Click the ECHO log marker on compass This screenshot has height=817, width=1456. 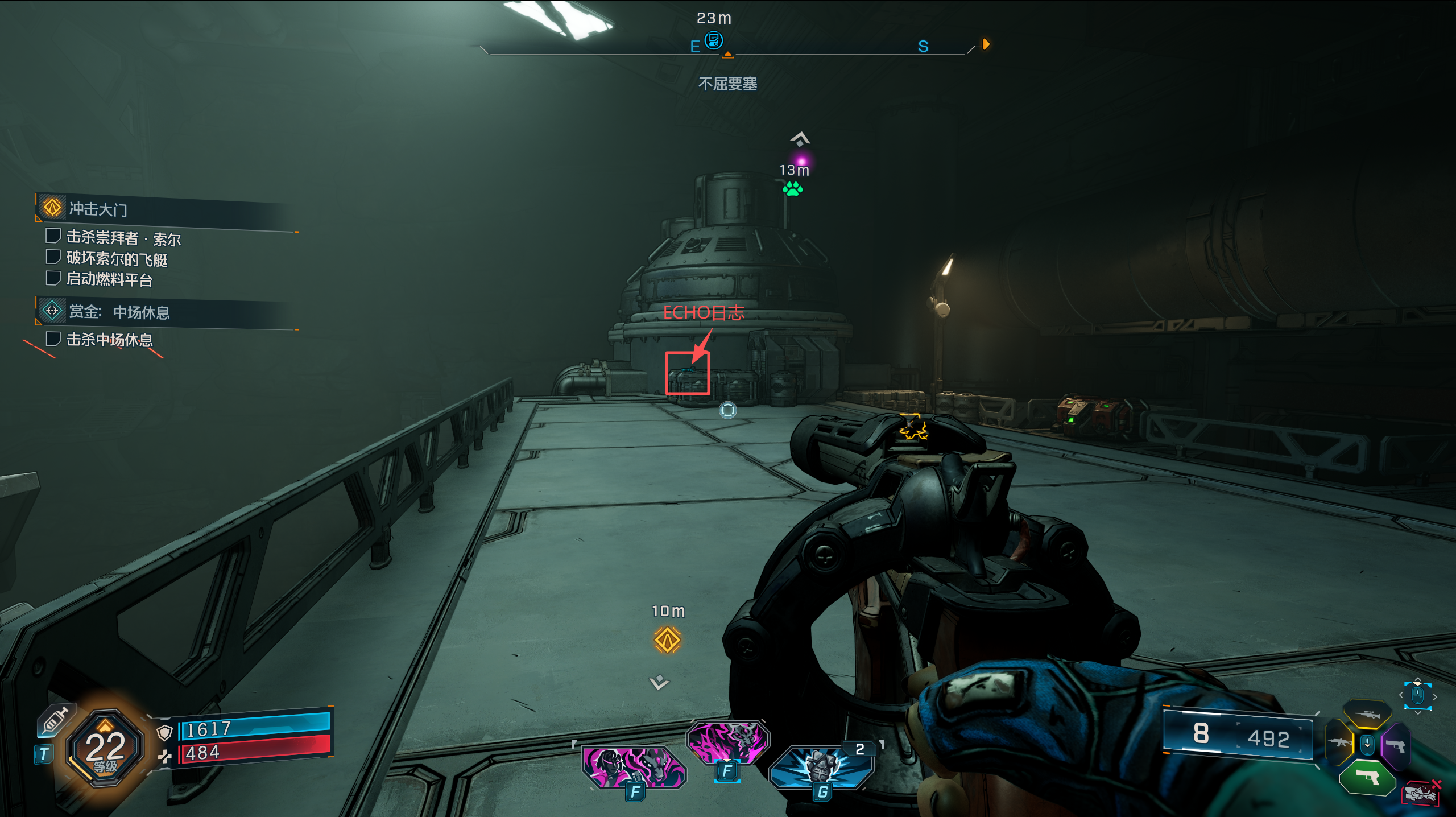coord(713,40)
